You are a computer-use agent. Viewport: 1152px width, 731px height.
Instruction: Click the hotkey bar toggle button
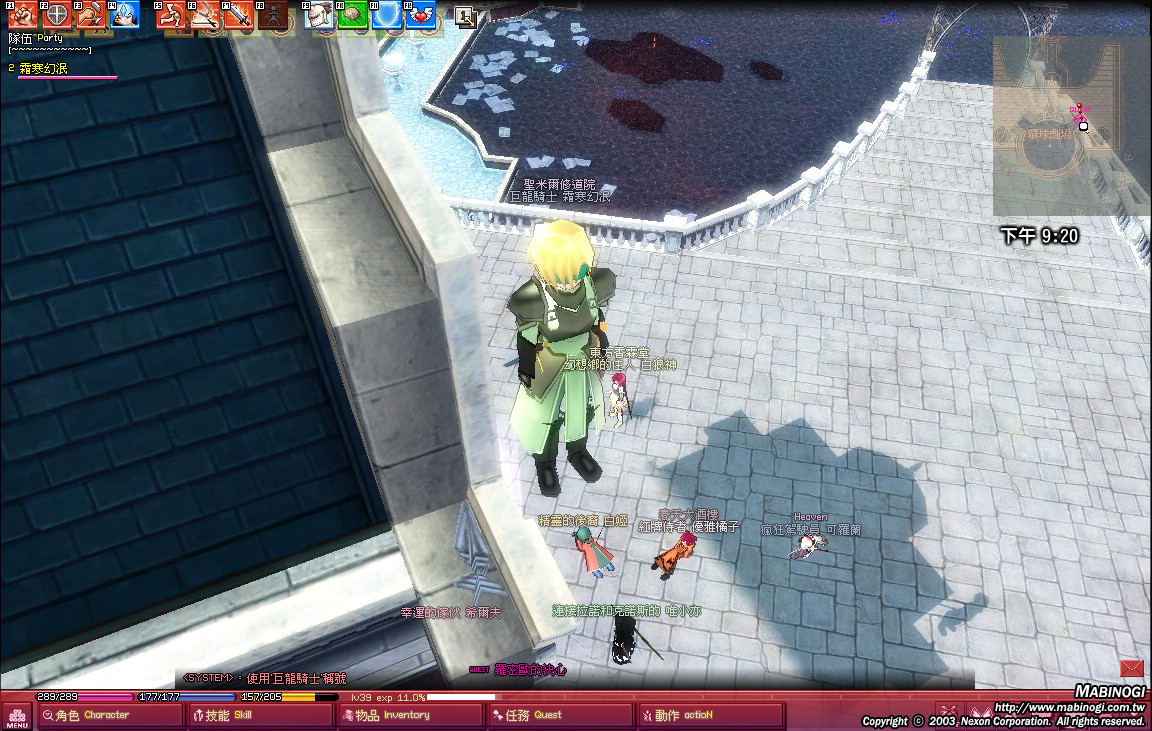pos(464,15)
